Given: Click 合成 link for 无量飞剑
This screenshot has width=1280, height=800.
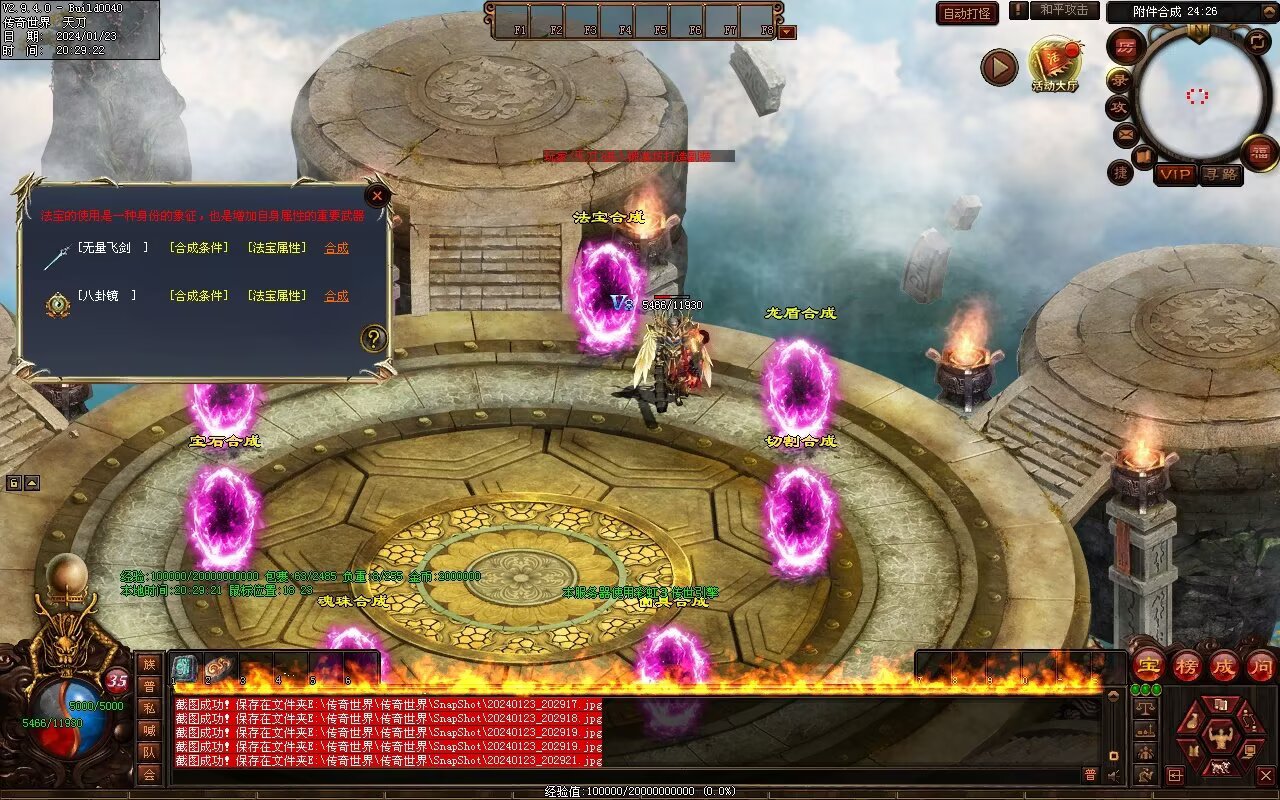Looking at the screenshot, I should click(336, 248).
